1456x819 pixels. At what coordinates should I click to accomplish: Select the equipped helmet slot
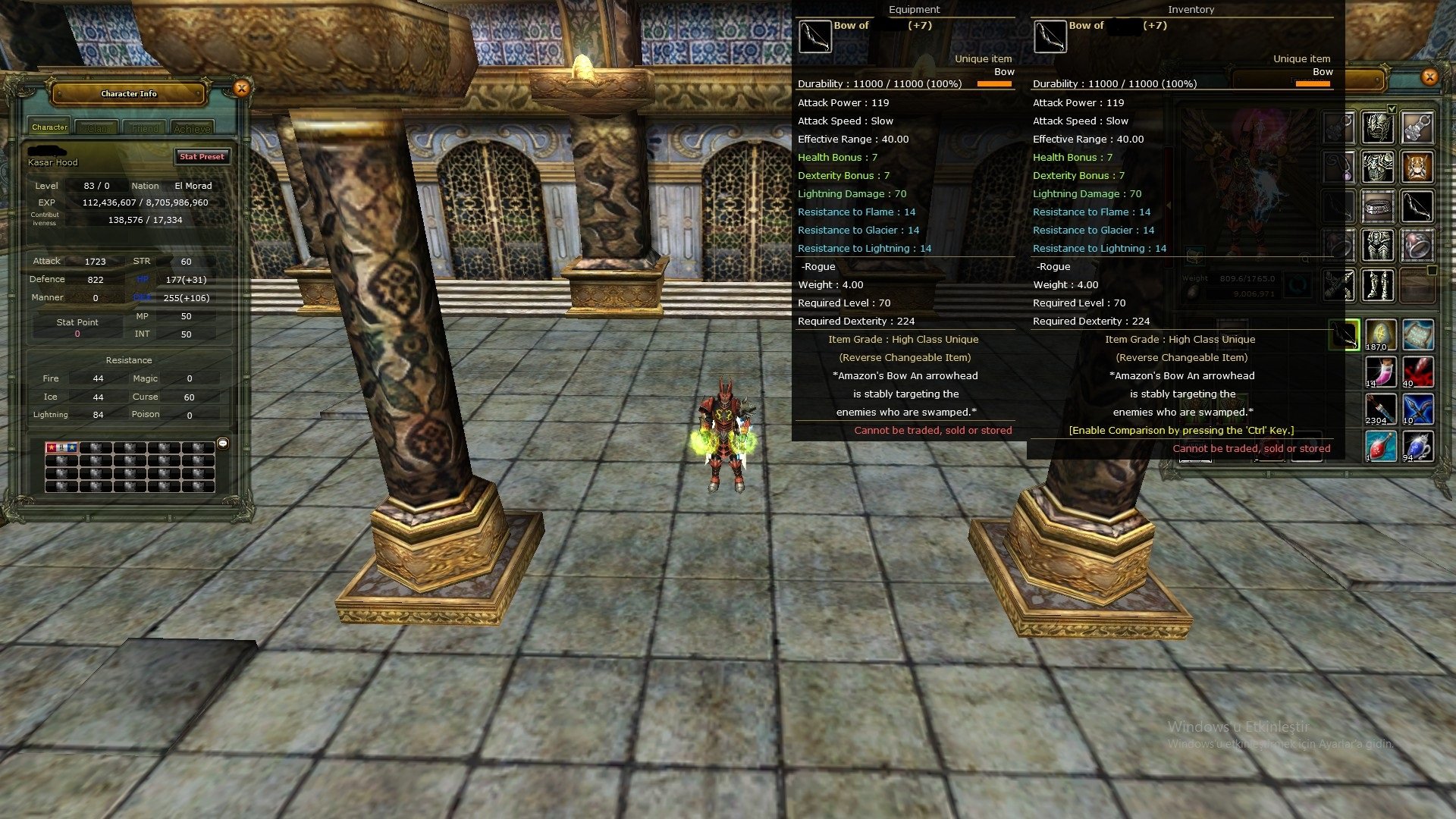pos(1378,128)
